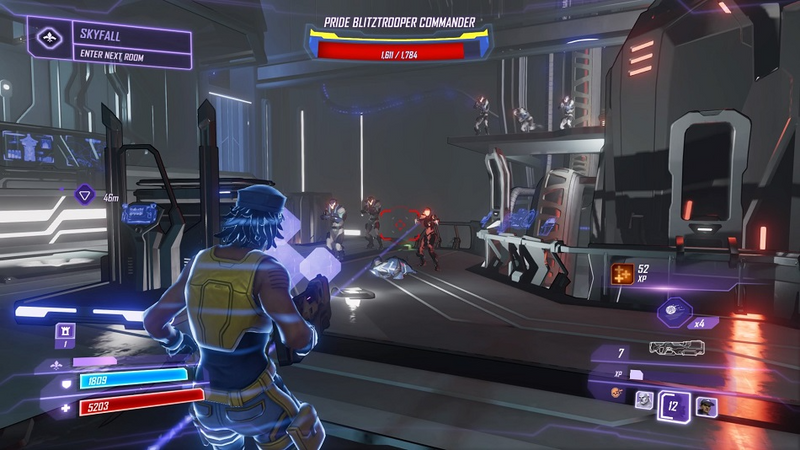Select the objective waypoint triangle marker
The height and width of the screenshot is (450, 800).
click(x=86, y=196)
